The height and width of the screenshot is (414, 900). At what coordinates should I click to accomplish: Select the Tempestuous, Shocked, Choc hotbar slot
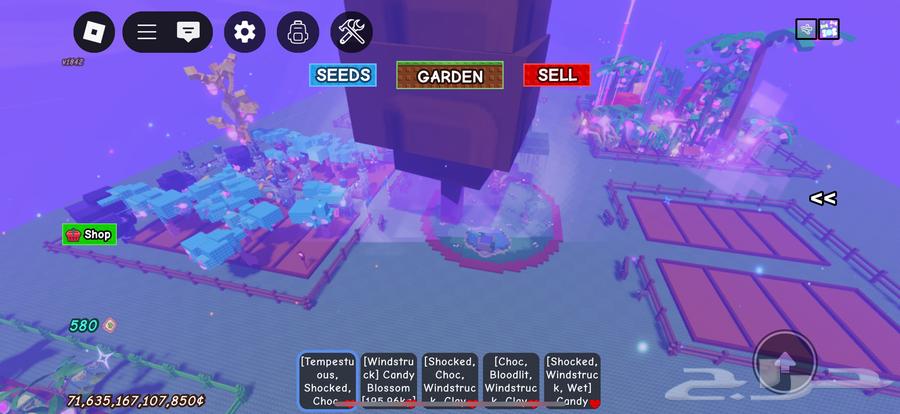pos(328,380)
